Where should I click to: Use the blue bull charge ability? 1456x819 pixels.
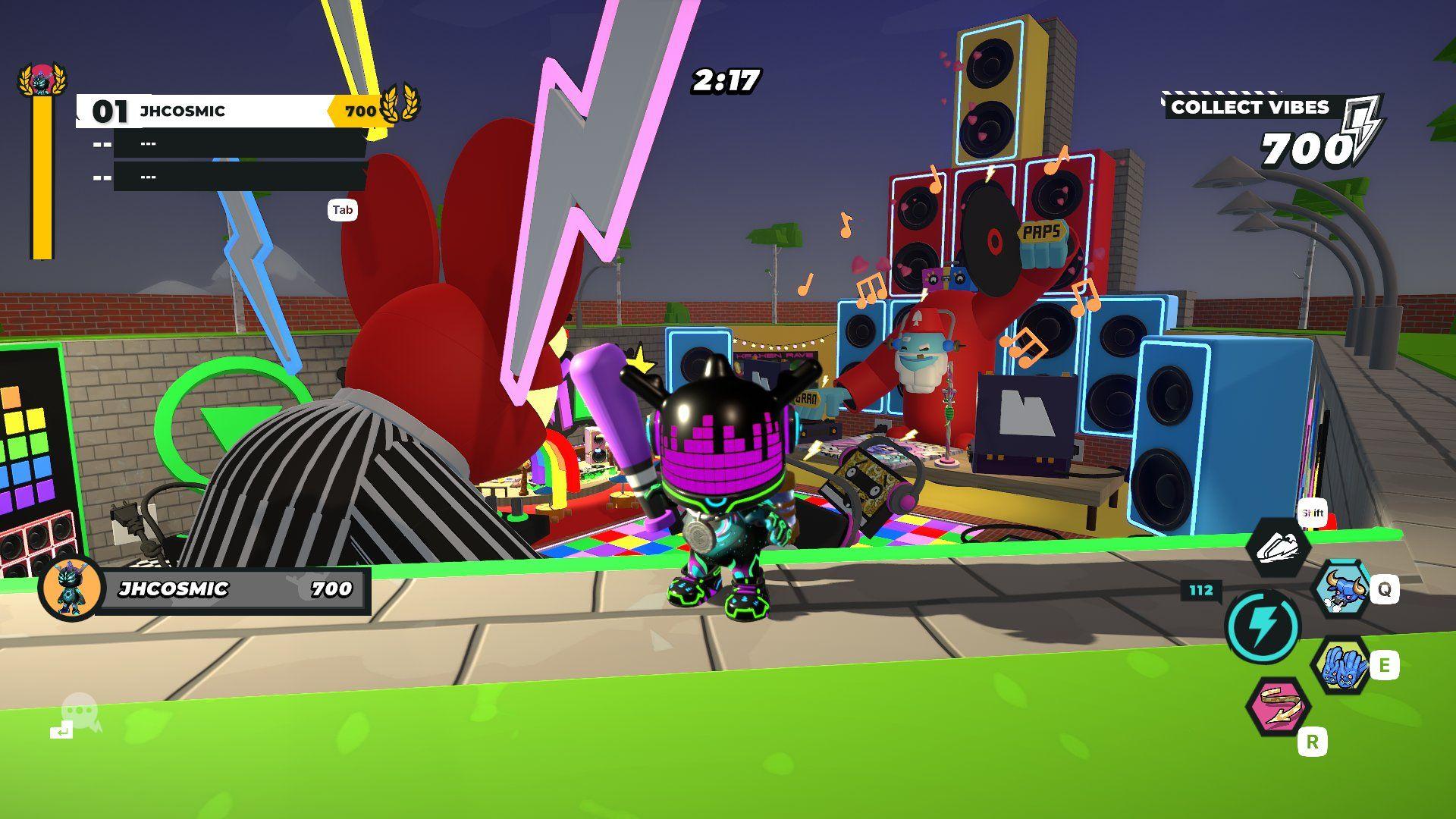pyautogui.click(x=1343, y=589)
